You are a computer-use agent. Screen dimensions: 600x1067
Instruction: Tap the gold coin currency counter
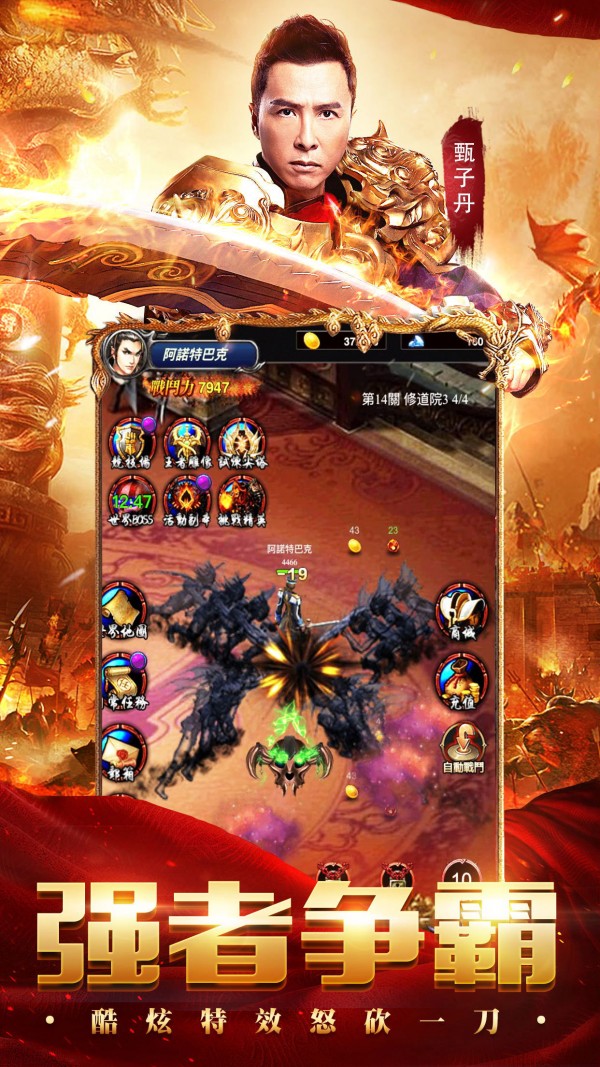click(340, 342)
